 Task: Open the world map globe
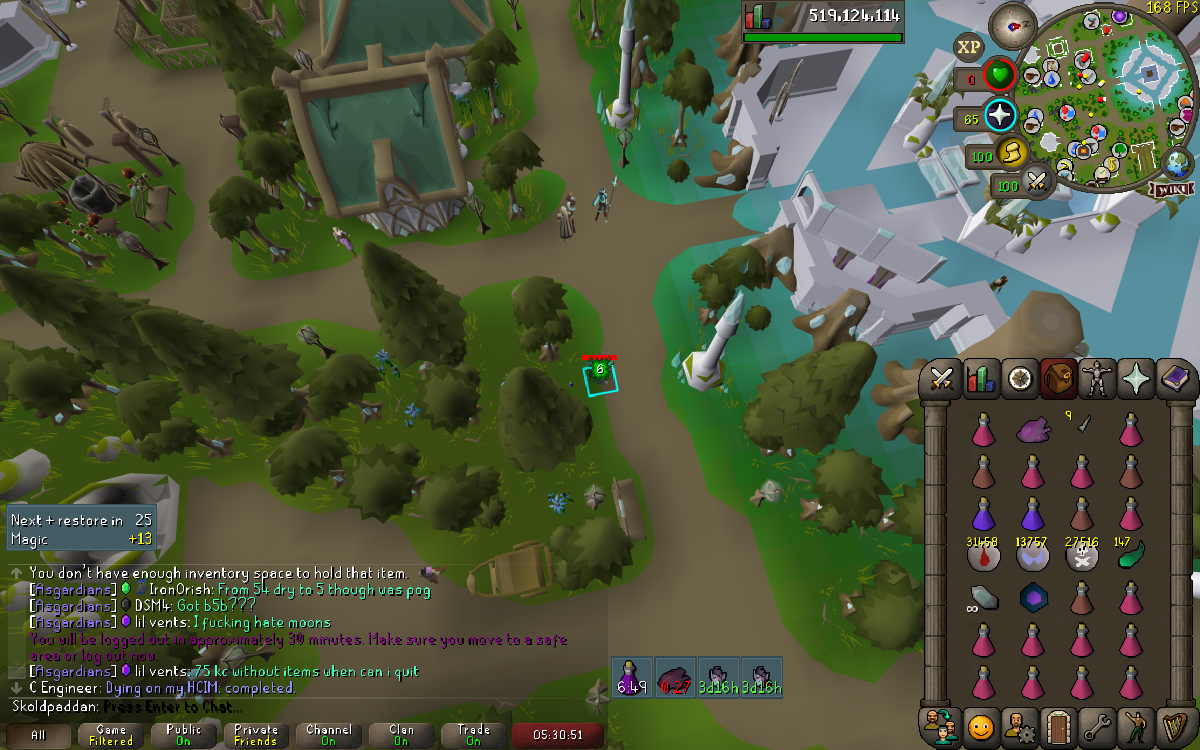pos(1179,162)
